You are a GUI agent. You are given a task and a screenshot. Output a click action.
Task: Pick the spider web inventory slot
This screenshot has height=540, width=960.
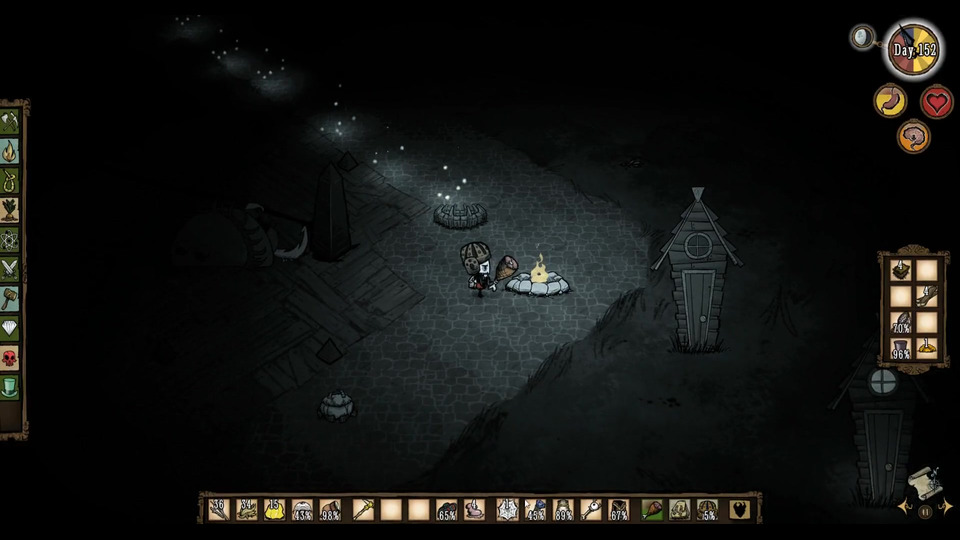pos(506,510)
